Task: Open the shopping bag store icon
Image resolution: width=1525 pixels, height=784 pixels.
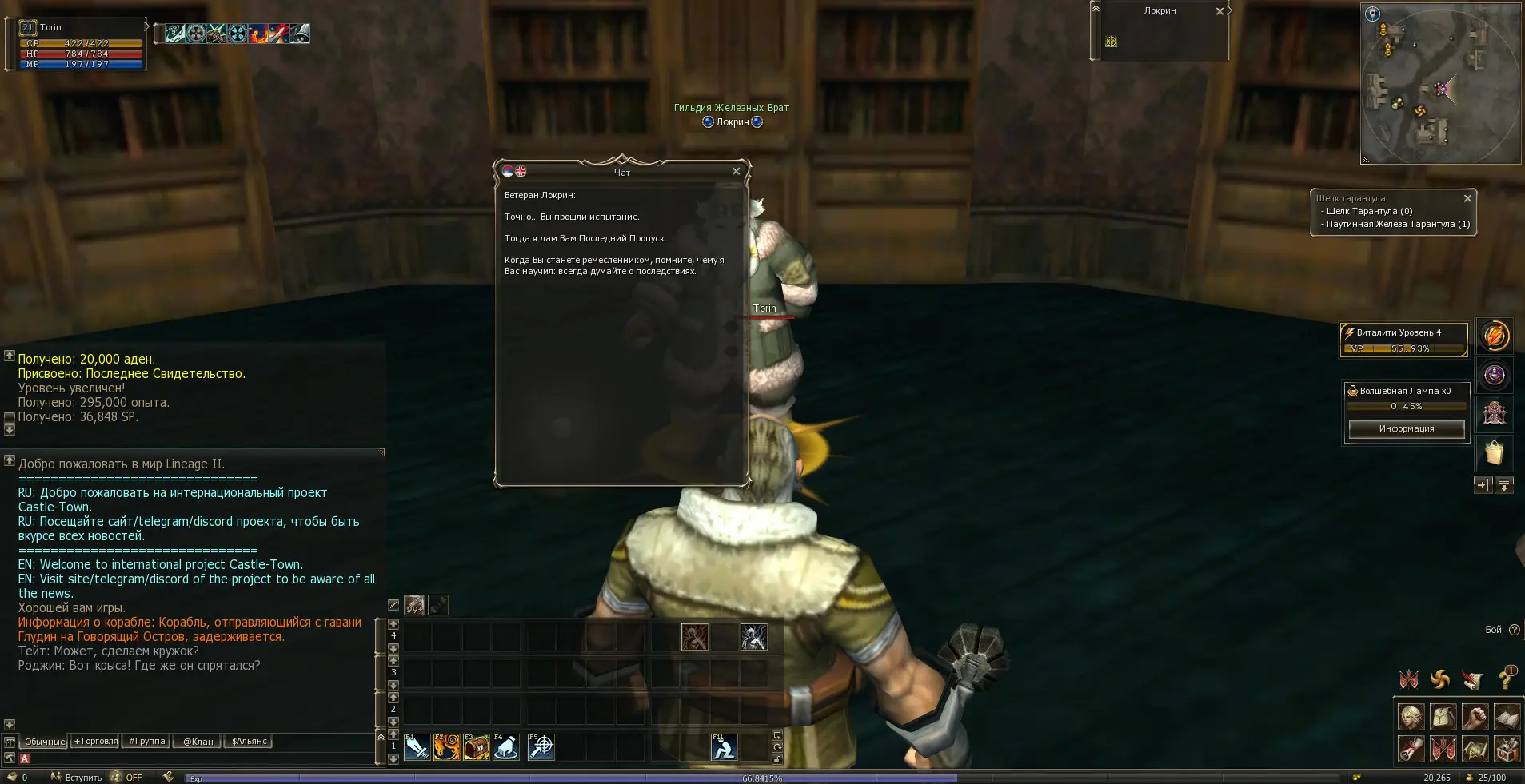Action: [x=1494, y=452]
